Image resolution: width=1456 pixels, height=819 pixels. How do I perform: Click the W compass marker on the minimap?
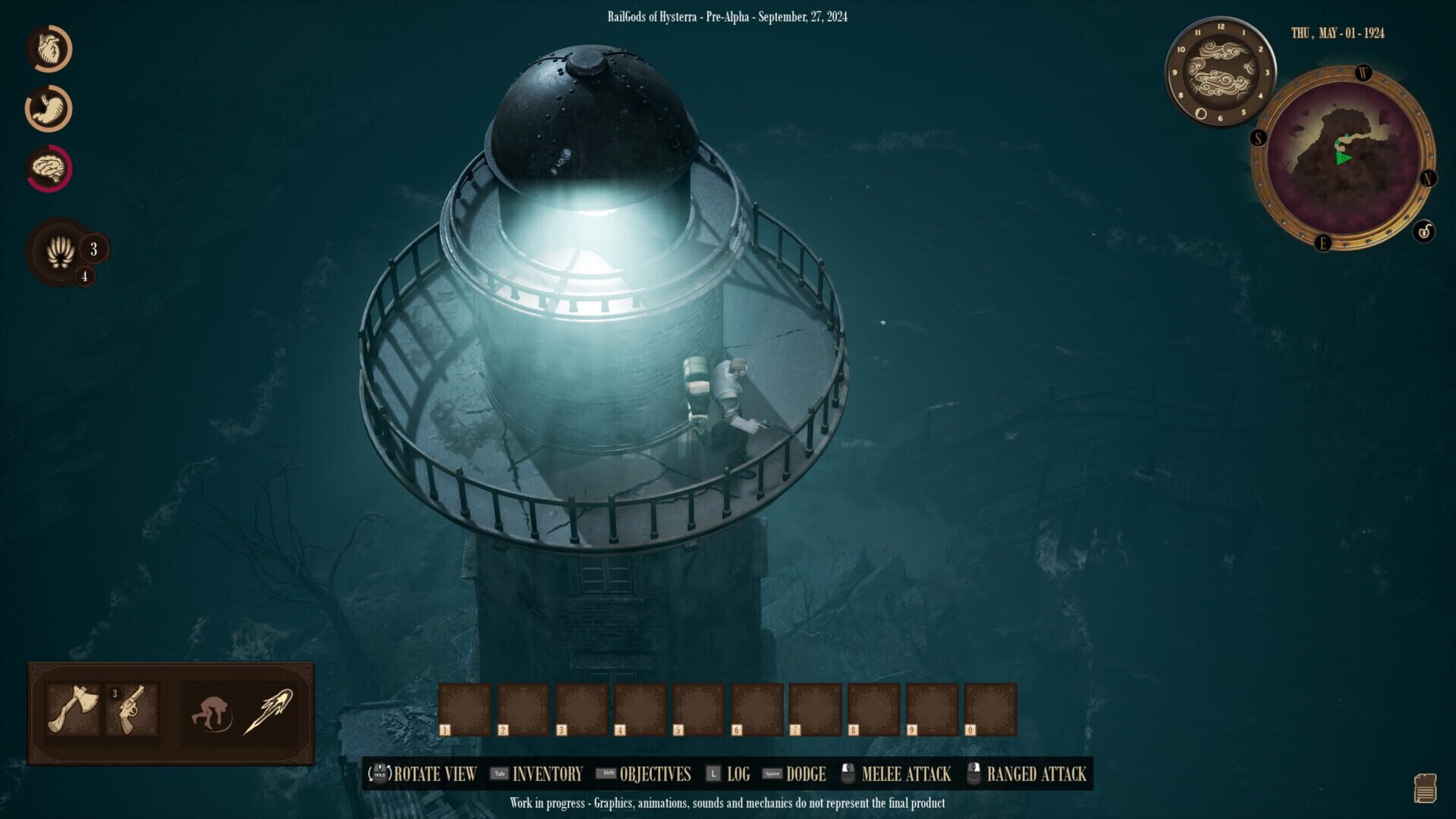pos(1363,74)
